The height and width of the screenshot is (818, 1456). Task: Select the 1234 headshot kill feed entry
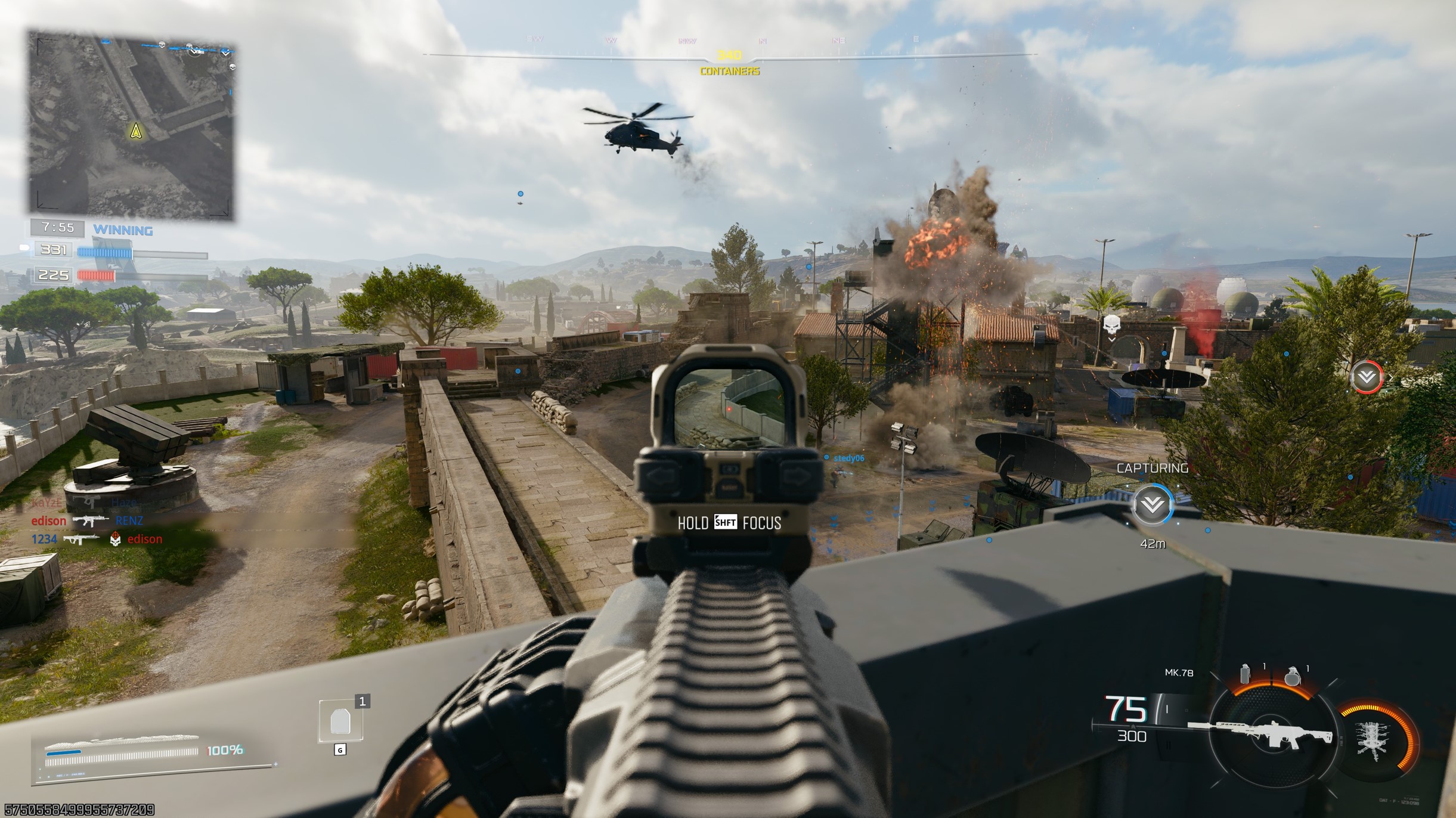tap(97, 540)
